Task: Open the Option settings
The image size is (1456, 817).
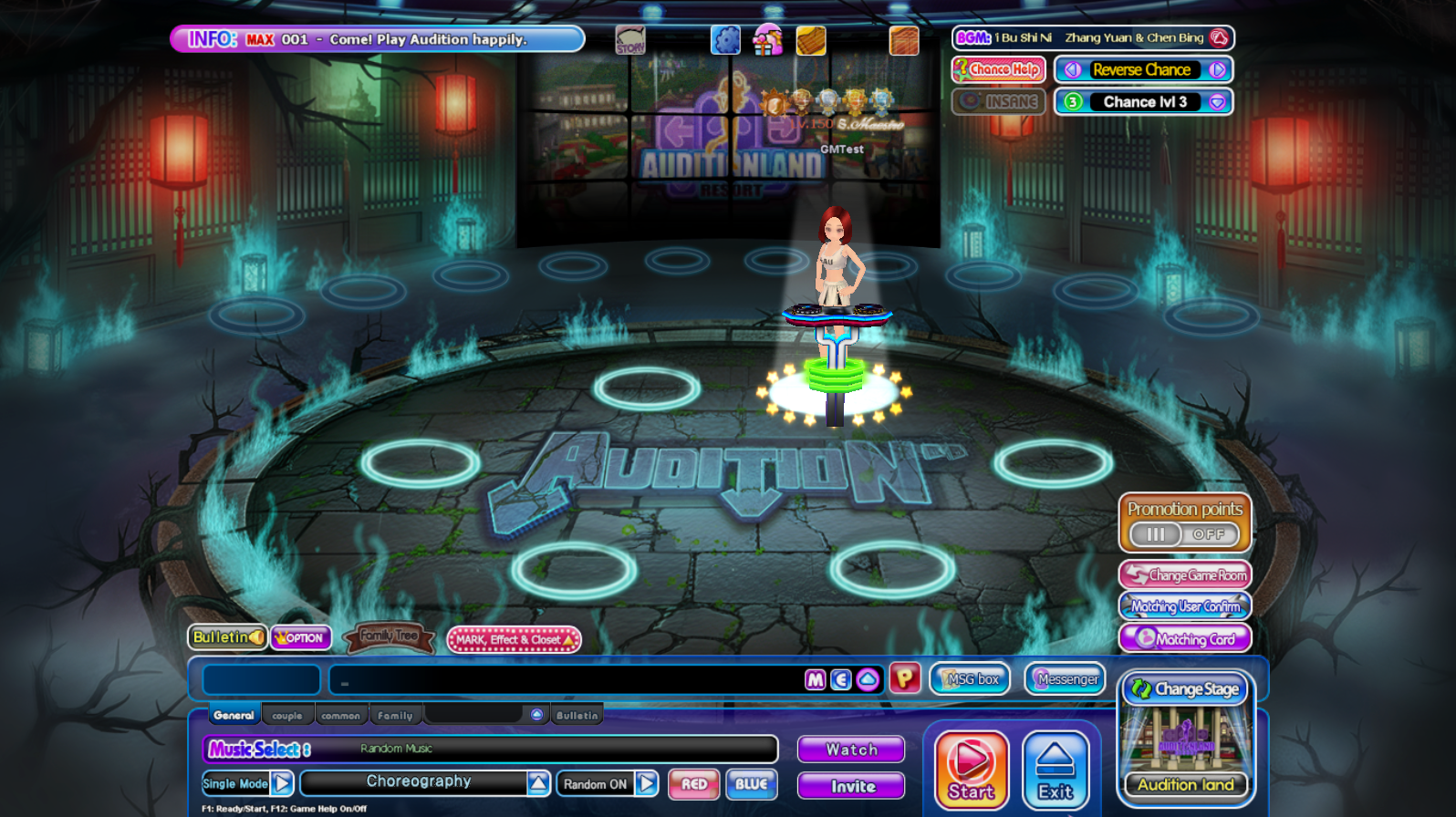Action: pos(300,638)
